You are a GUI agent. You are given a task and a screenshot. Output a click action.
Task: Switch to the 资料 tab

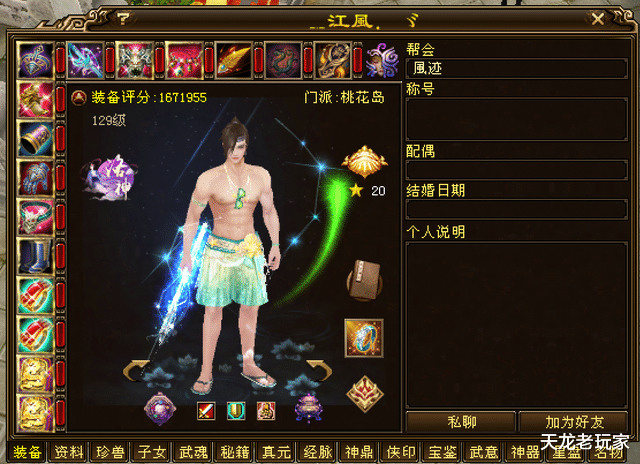[x=68, y=451]
